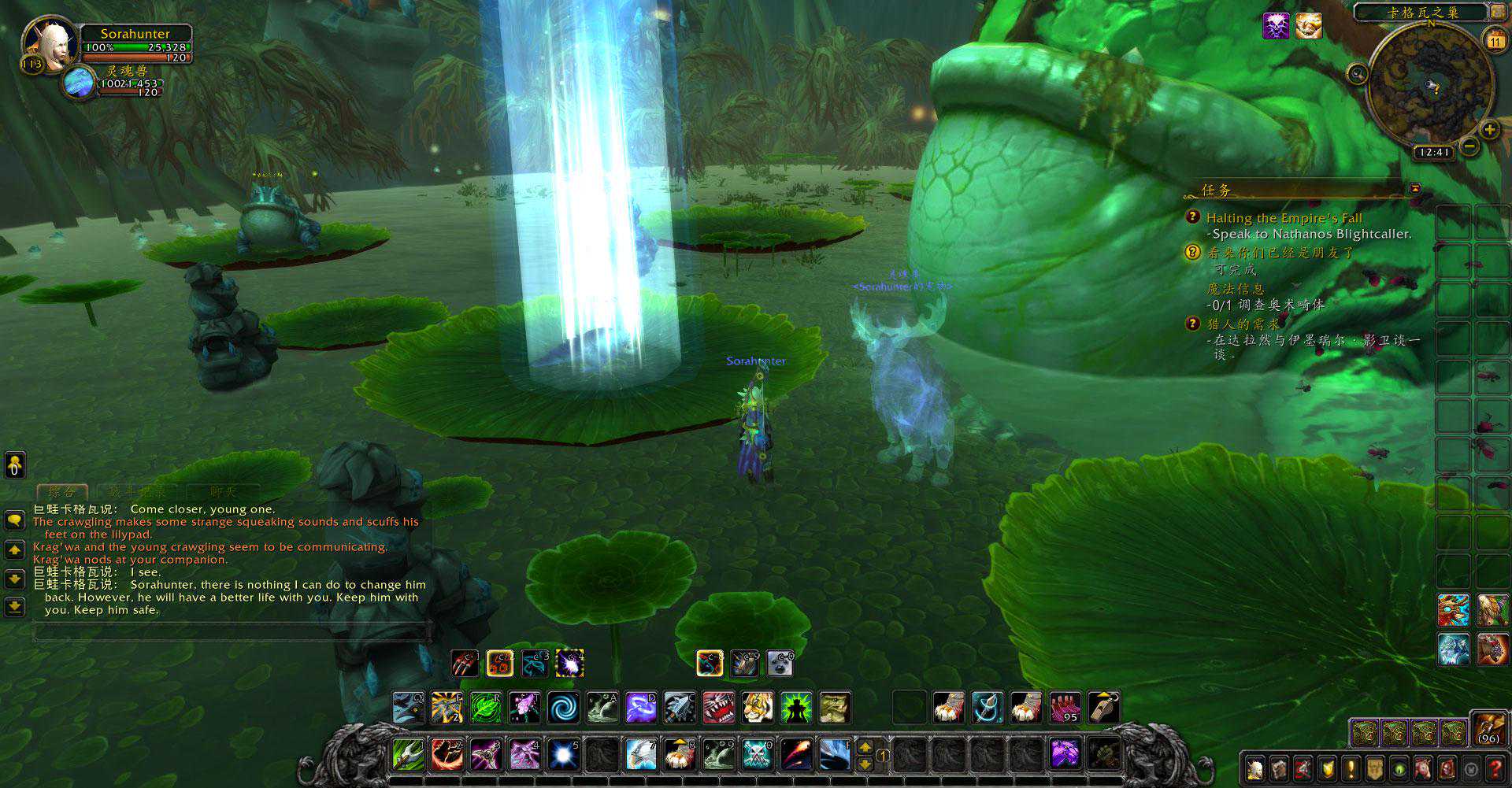Use the blue spiral ability
This screenshot has width=1512, height=788.
click(x=563, y=707)
